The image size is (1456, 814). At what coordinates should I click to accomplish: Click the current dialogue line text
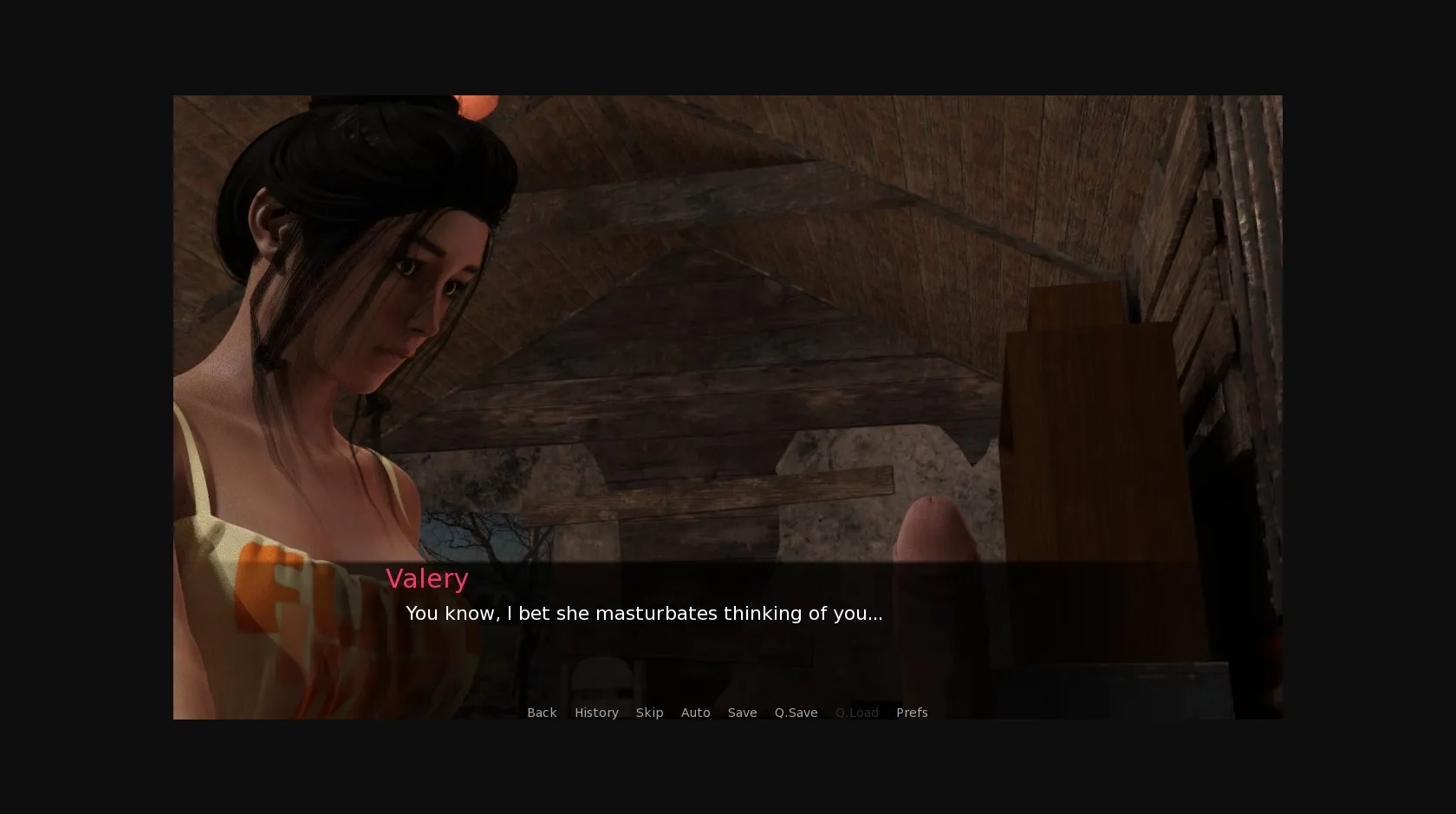click(644, 613)
